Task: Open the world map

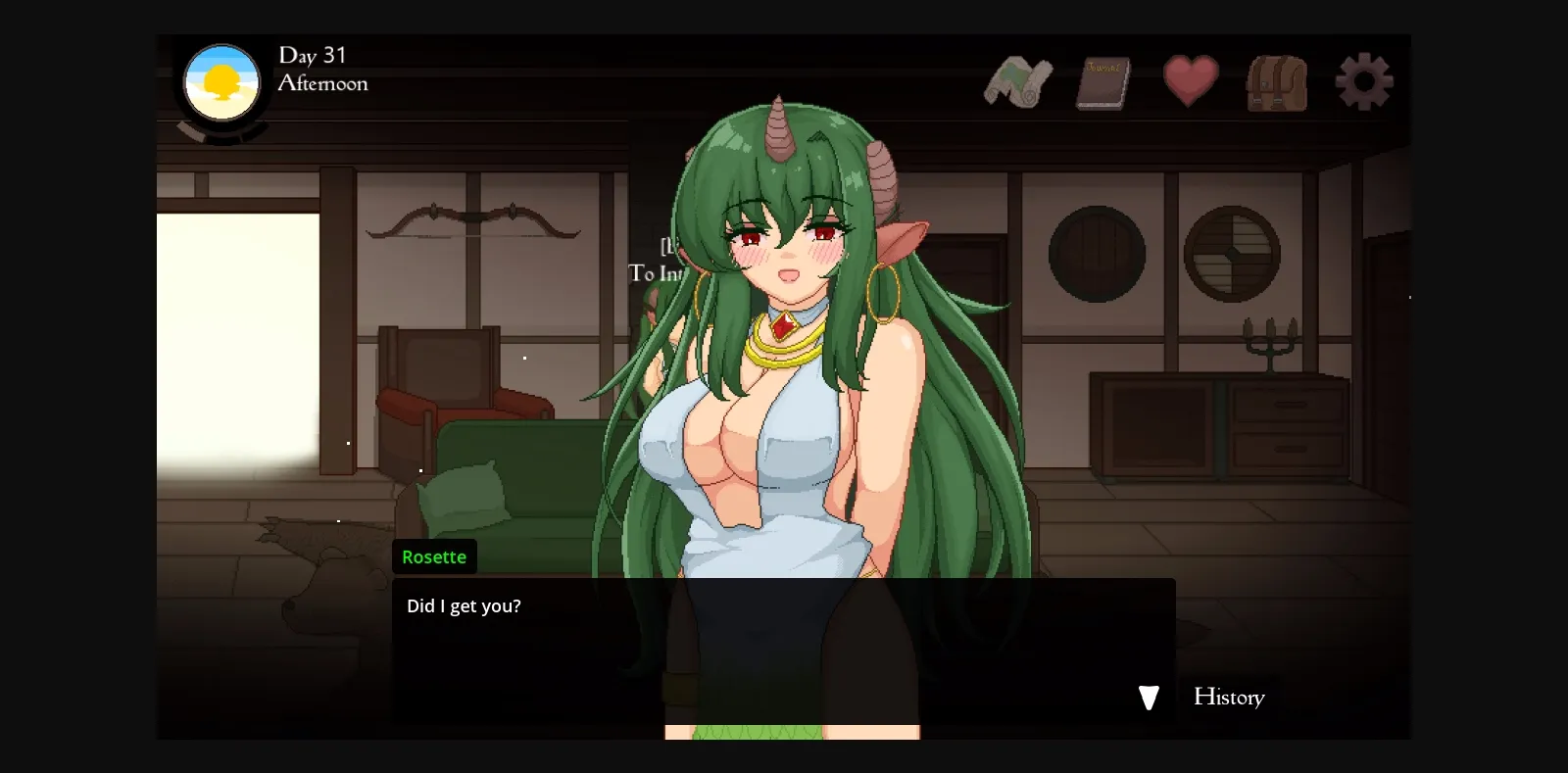Action: tap(1019, 81)
